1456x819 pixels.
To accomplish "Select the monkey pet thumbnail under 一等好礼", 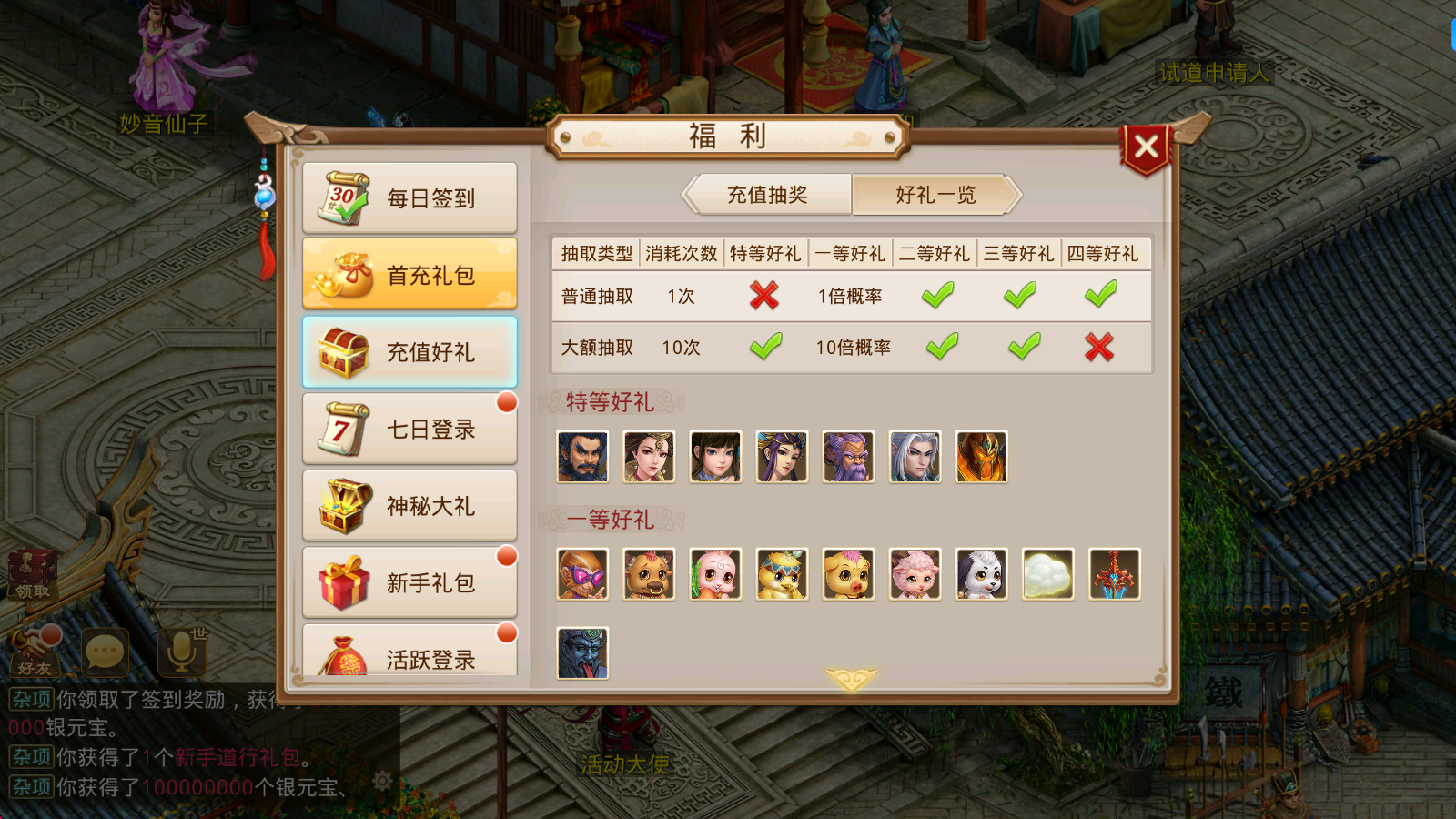I will [x=582, y=574].
